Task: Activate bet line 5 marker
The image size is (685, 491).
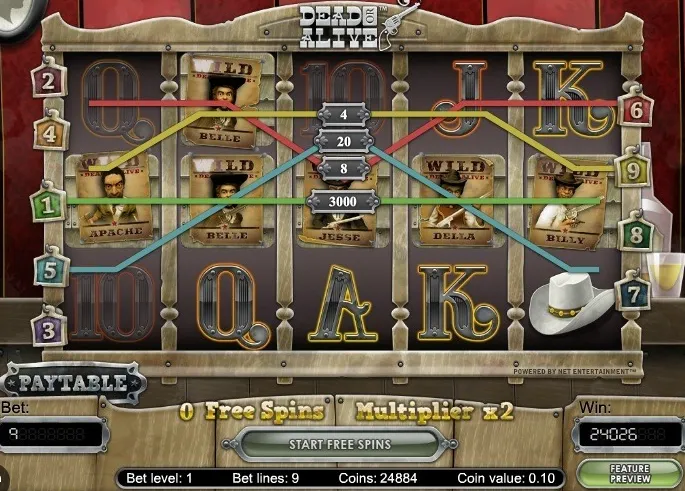Action: (50, 269)
